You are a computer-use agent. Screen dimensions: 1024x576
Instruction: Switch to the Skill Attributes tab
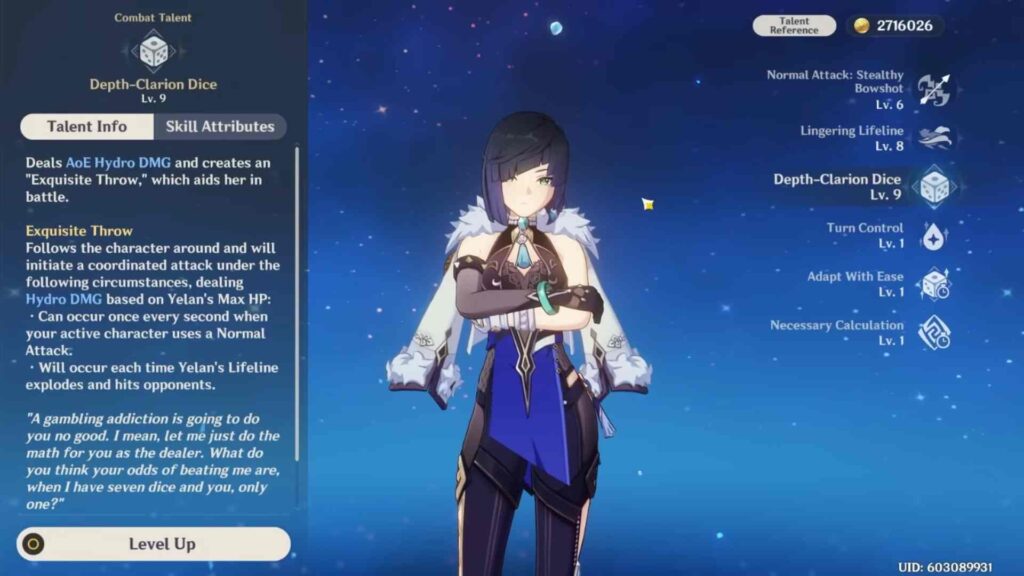pyautogui.click(x=219, y=127)
